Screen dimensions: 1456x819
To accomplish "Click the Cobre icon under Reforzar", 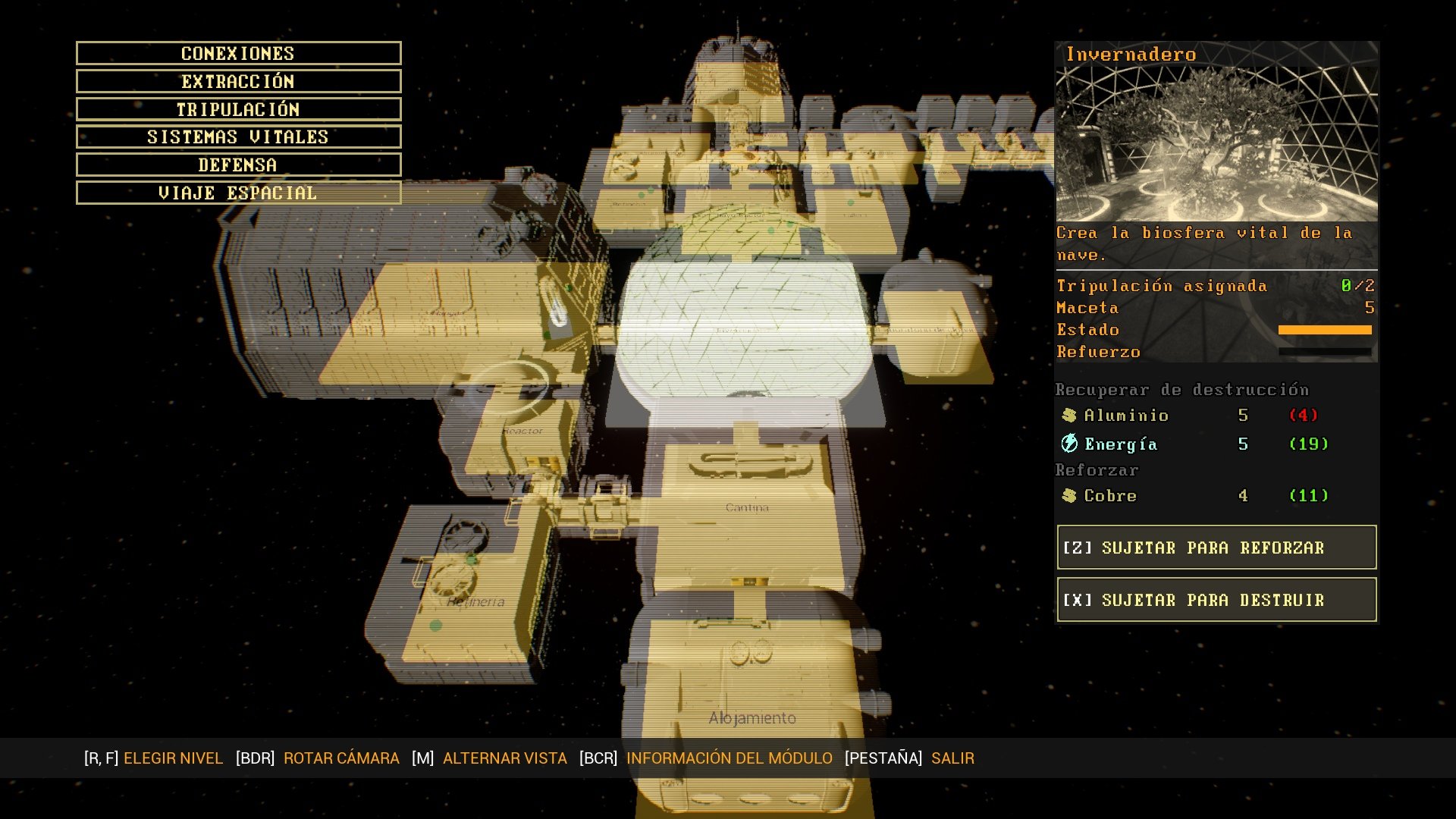I will [1070, 495].
